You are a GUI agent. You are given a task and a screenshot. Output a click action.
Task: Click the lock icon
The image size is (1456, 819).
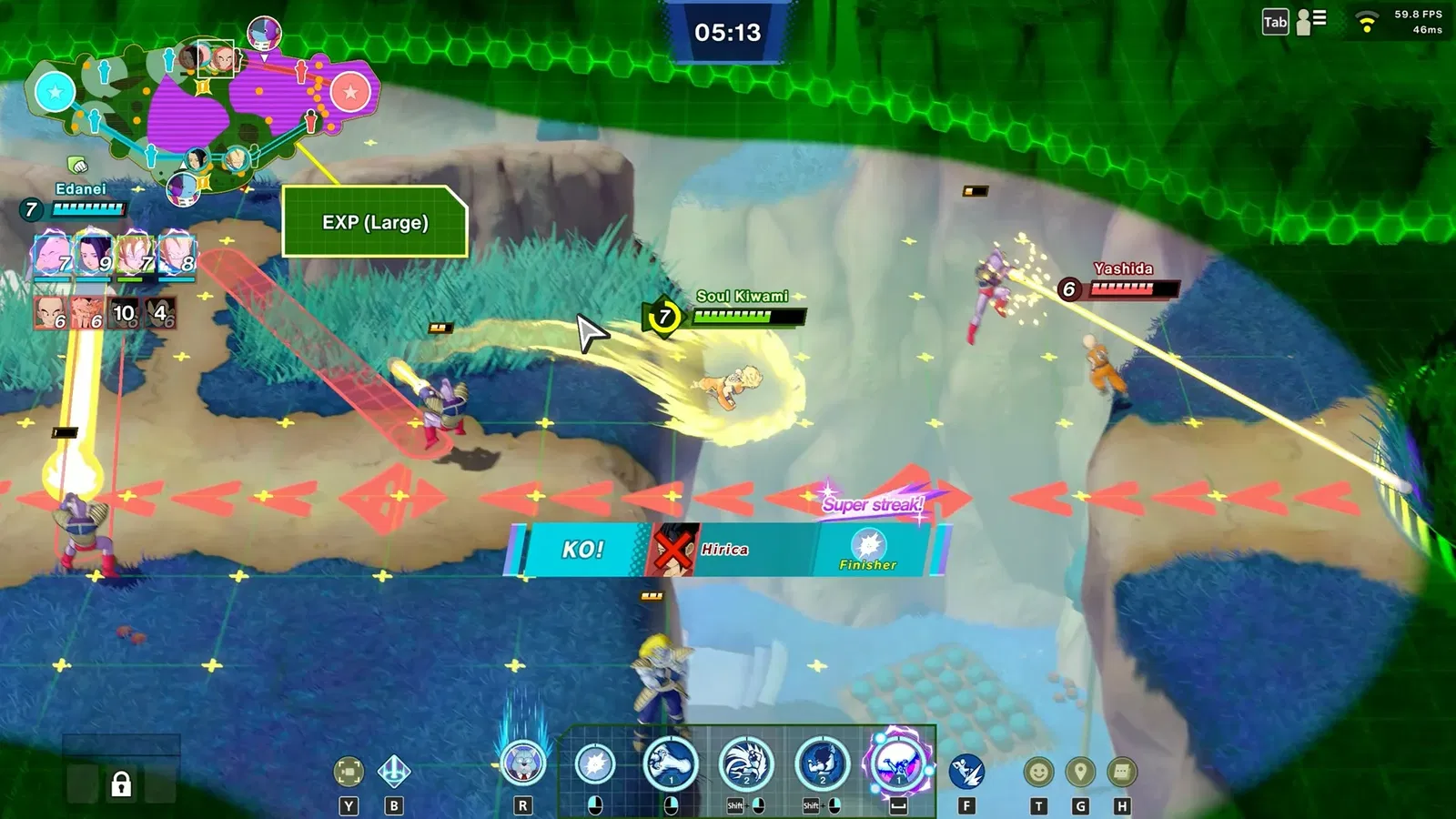pyautogui.click(x=121, y=784)
